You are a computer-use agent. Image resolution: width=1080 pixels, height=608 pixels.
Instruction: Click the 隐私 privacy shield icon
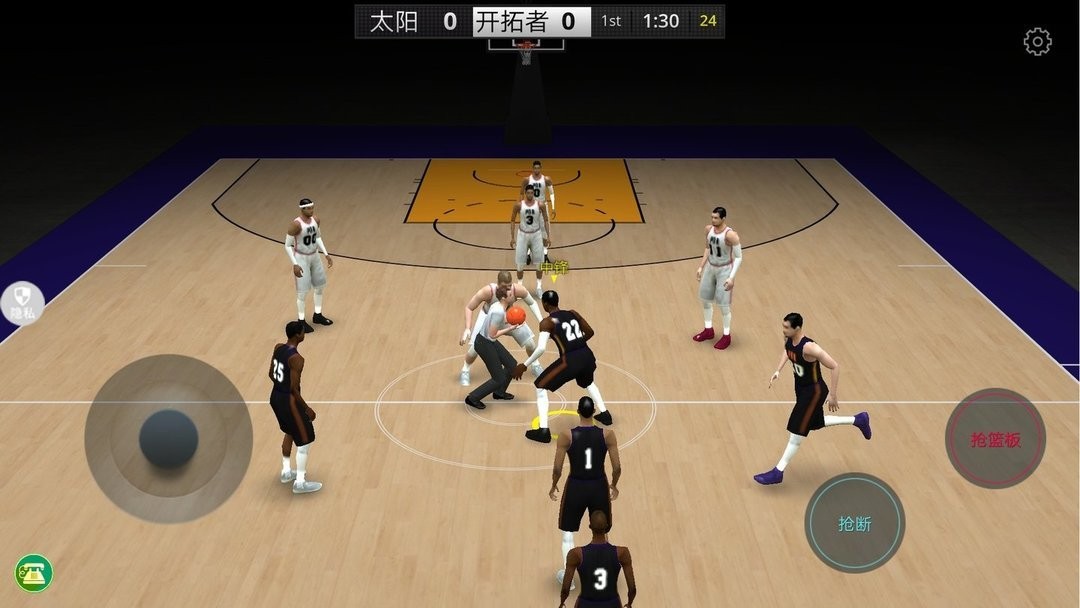coord(23,301)
